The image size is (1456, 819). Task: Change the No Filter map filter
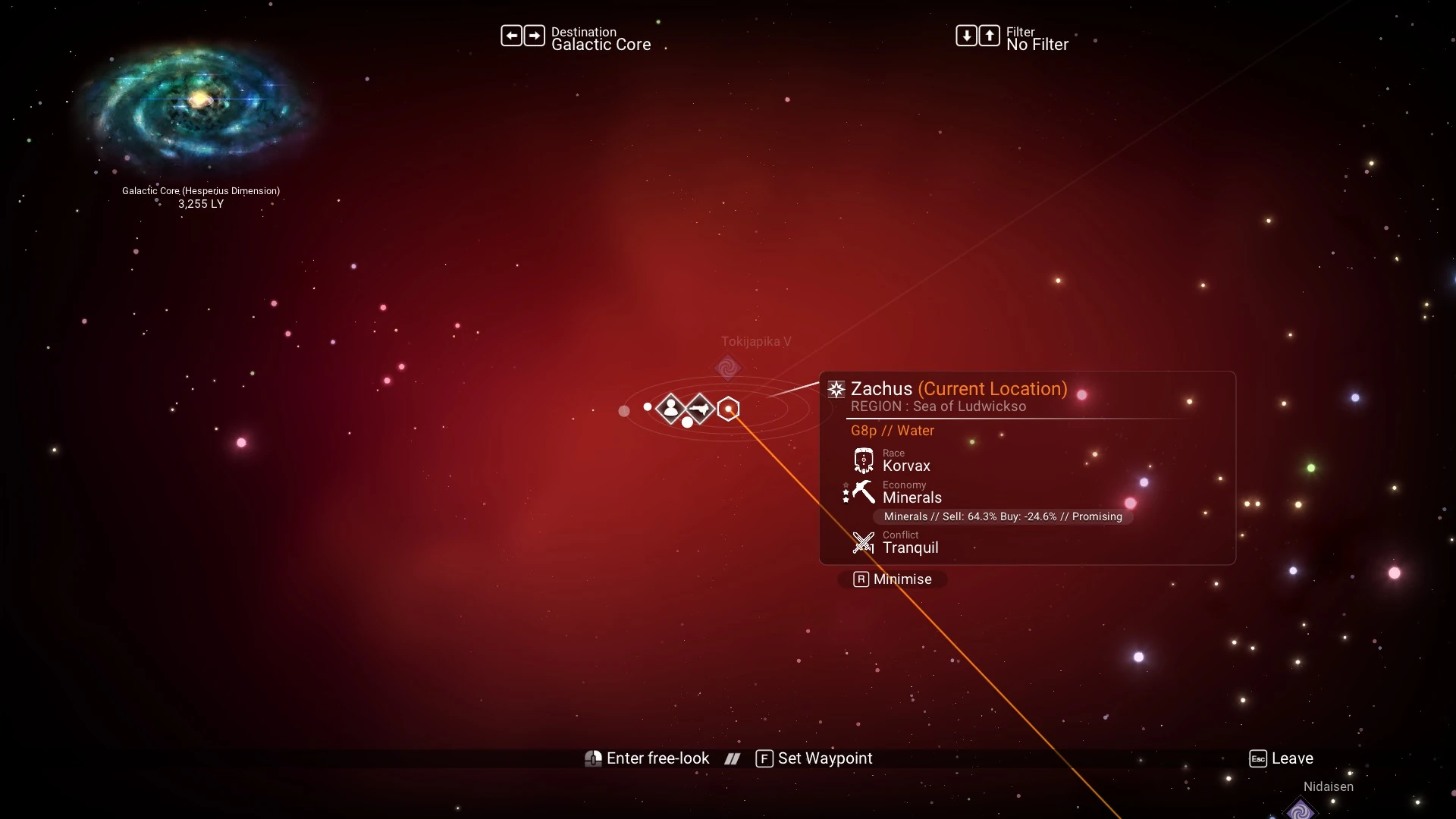[1012, 38]
